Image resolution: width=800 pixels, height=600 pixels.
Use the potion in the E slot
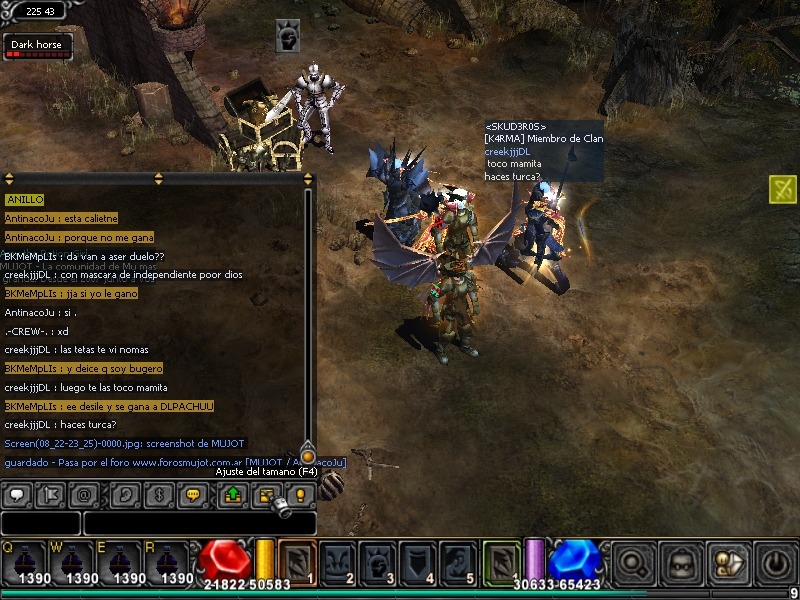118,563
